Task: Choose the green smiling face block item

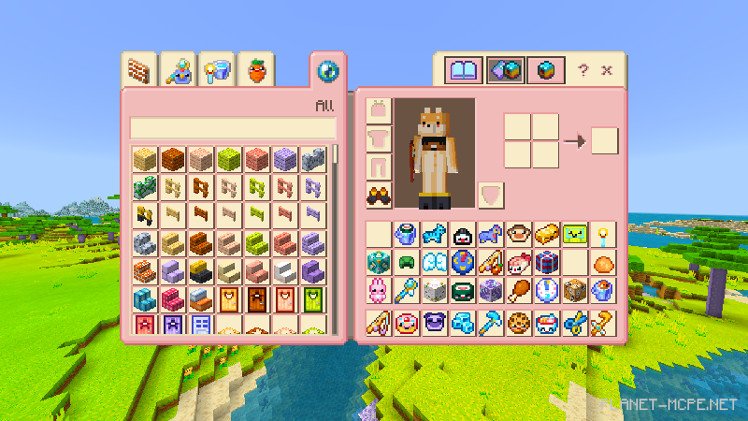Action: (x=574, y=235)
